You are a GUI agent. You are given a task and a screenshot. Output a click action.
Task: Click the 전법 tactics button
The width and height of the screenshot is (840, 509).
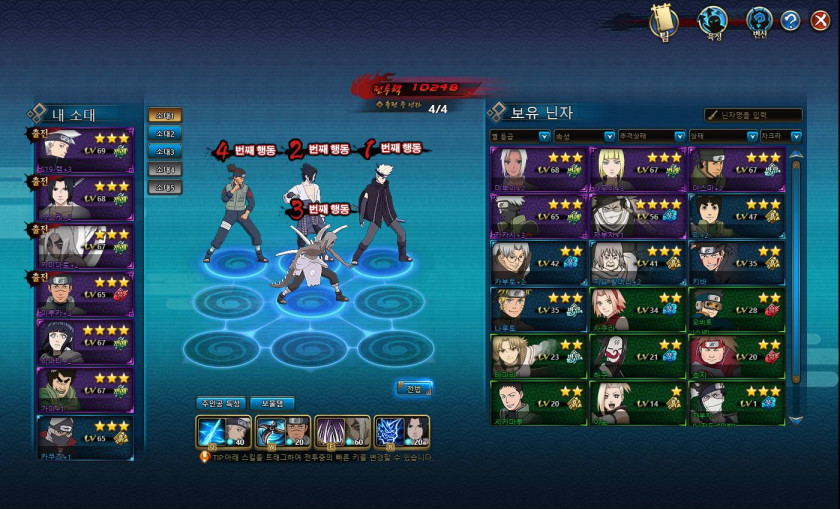pos(414,388)
